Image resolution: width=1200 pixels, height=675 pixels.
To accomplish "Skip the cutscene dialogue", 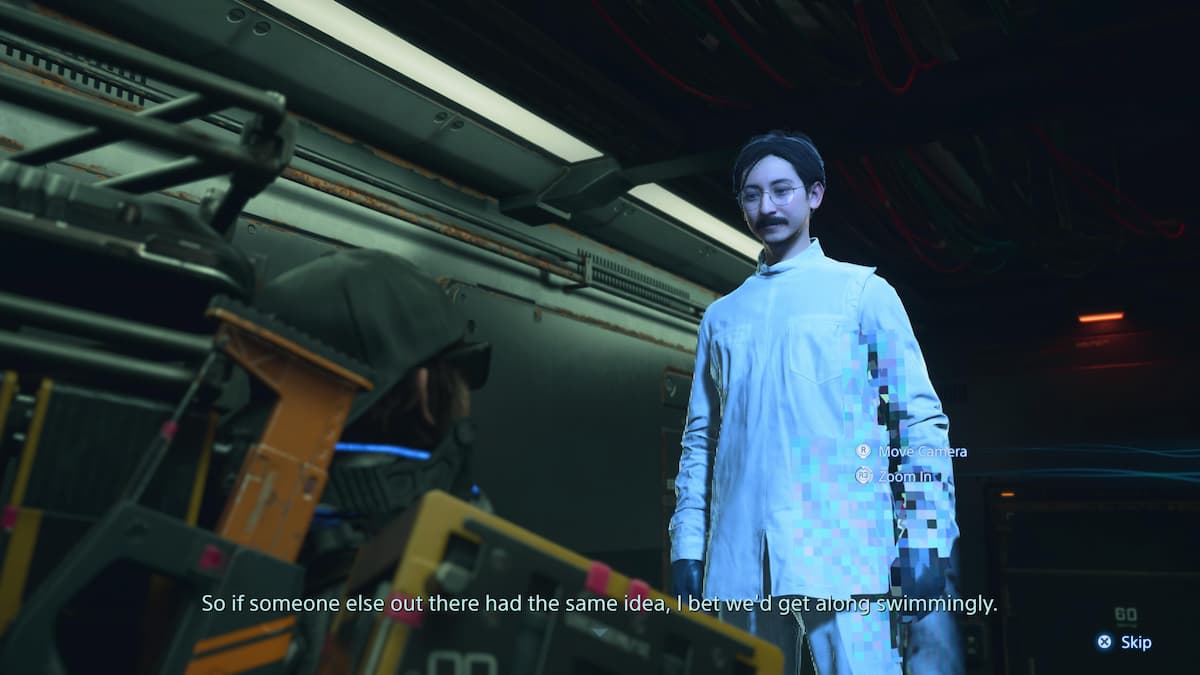I will [1125, 642].
